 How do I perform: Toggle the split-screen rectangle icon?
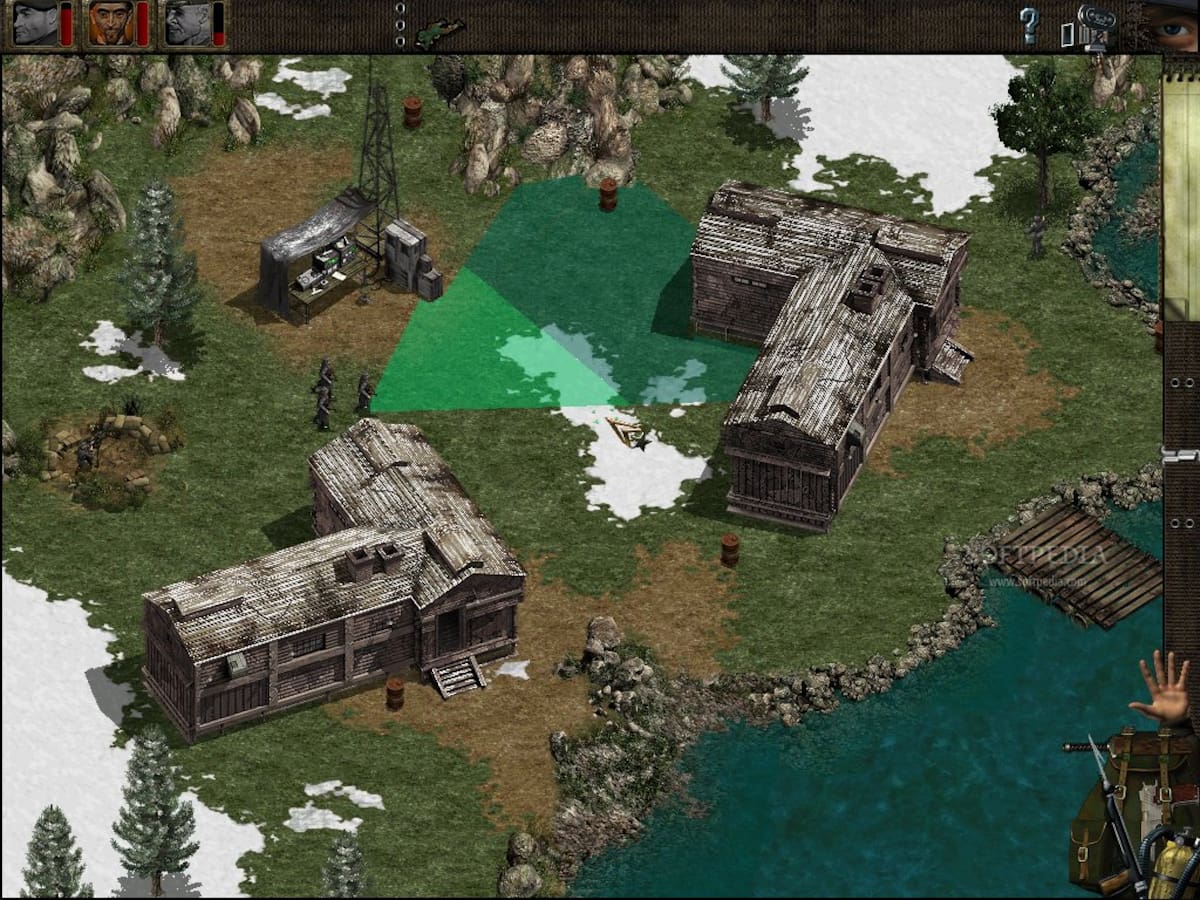(x=1067, y=34)
